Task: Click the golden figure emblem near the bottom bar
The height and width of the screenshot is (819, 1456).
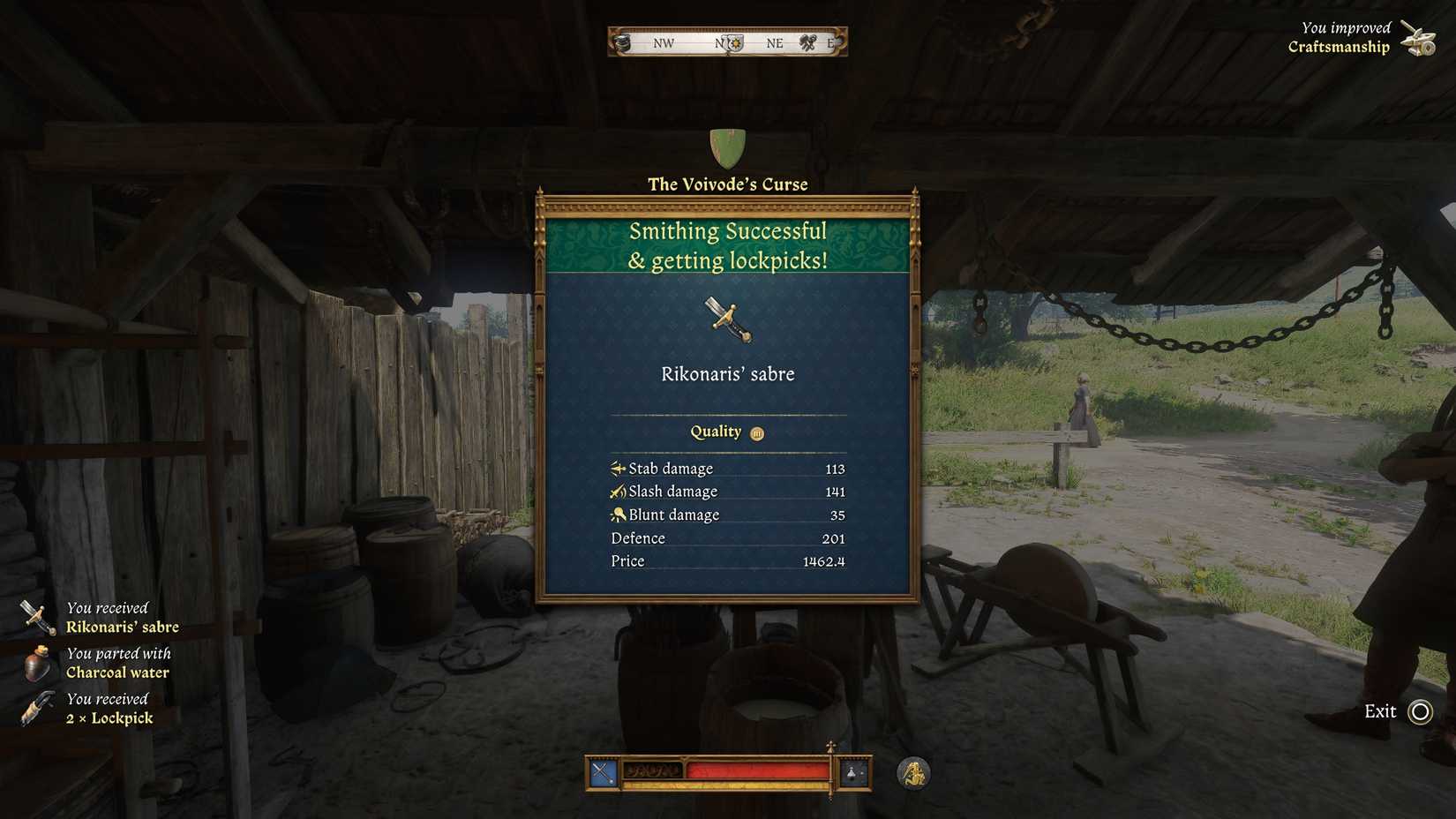Action: pyautogui.click(x=913, y=773)
